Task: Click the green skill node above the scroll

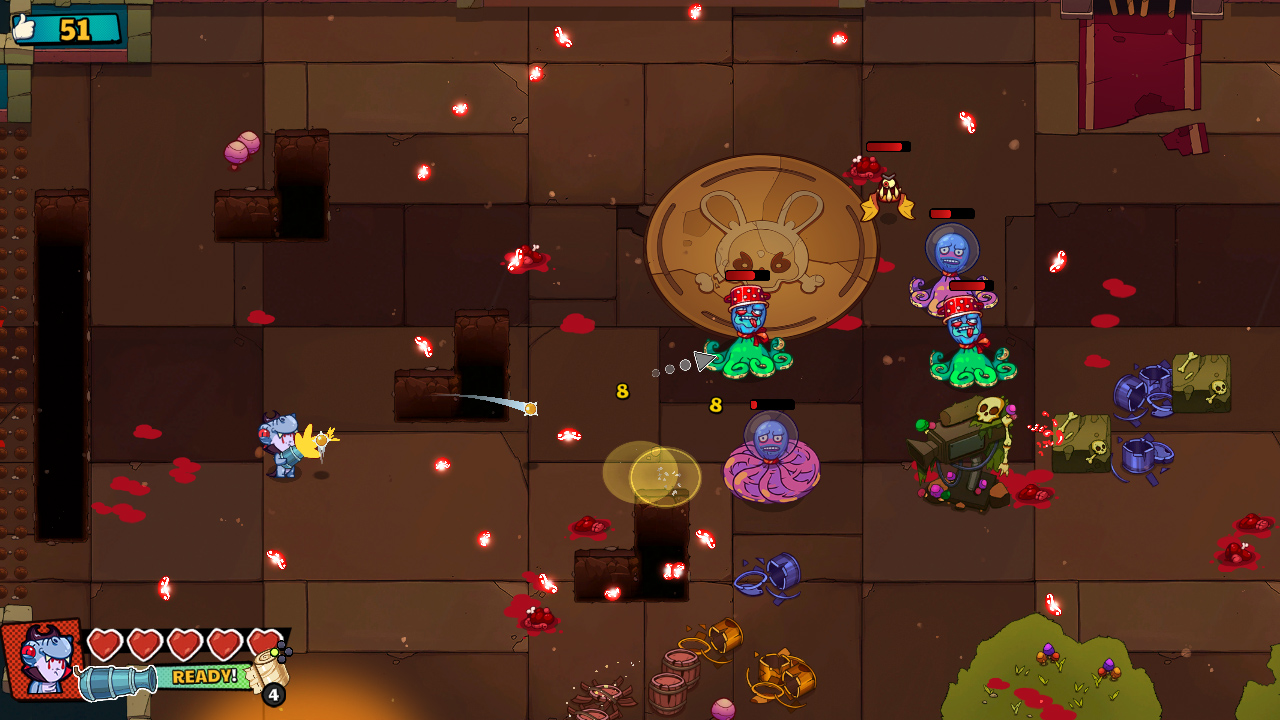Action: point(274,652)
